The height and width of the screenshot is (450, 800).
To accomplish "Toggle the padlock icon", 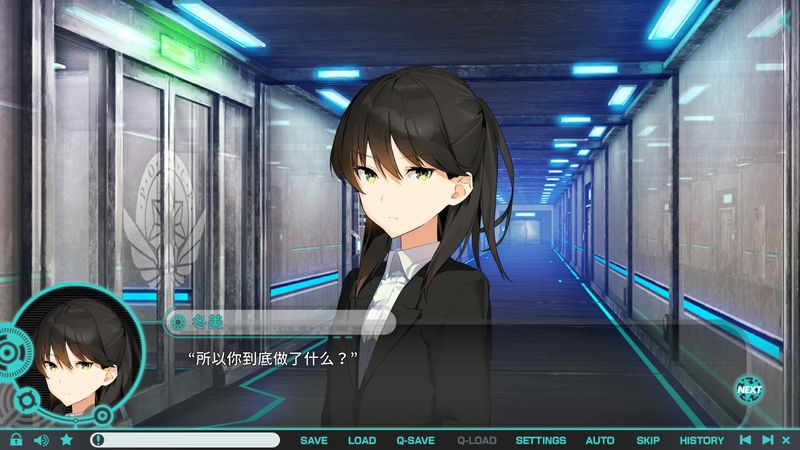I will click(x=16, y=440).
